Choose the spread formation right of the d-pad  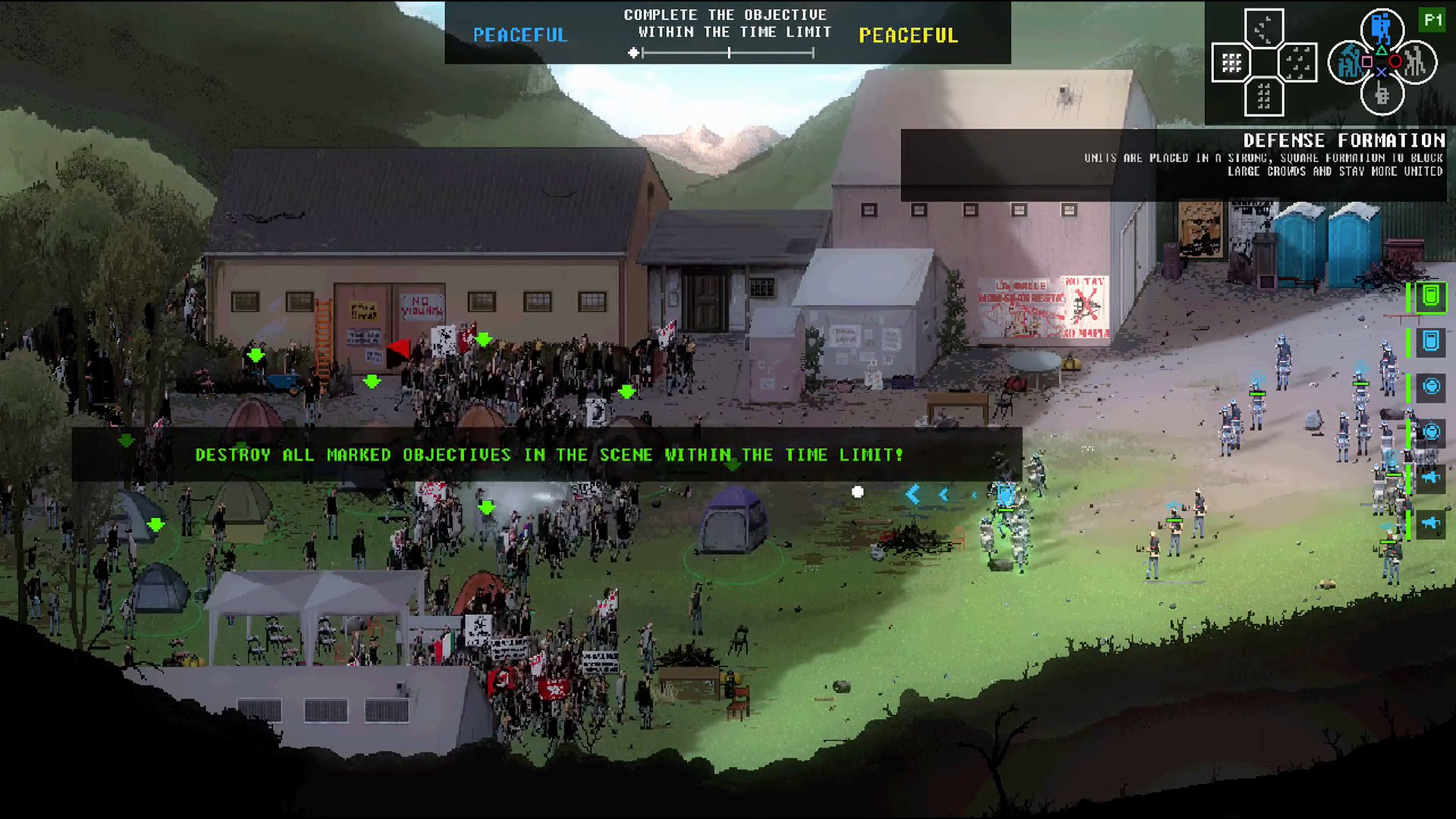point(1297,62)
